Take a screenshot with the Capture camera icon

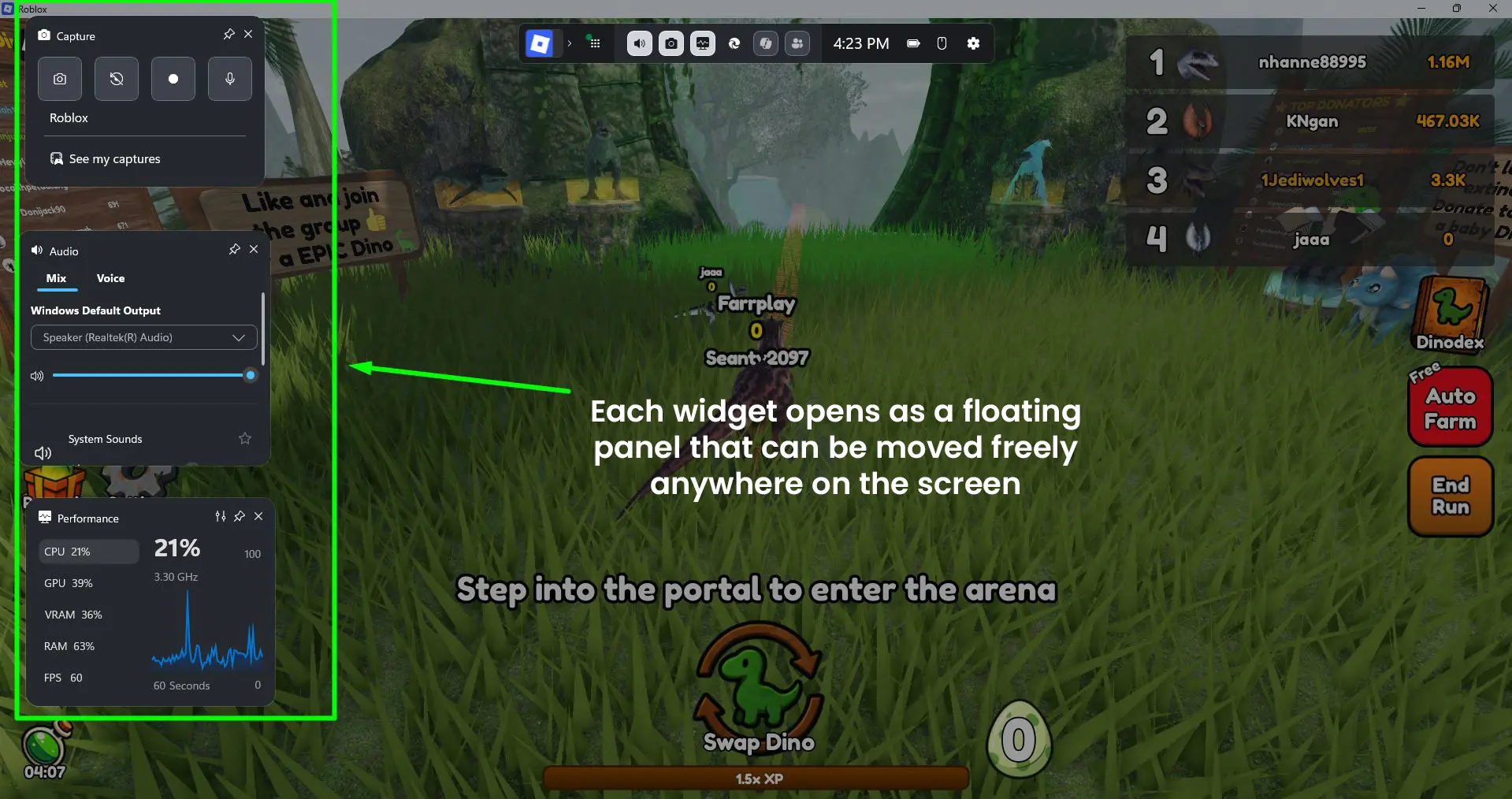click(60, 79)
